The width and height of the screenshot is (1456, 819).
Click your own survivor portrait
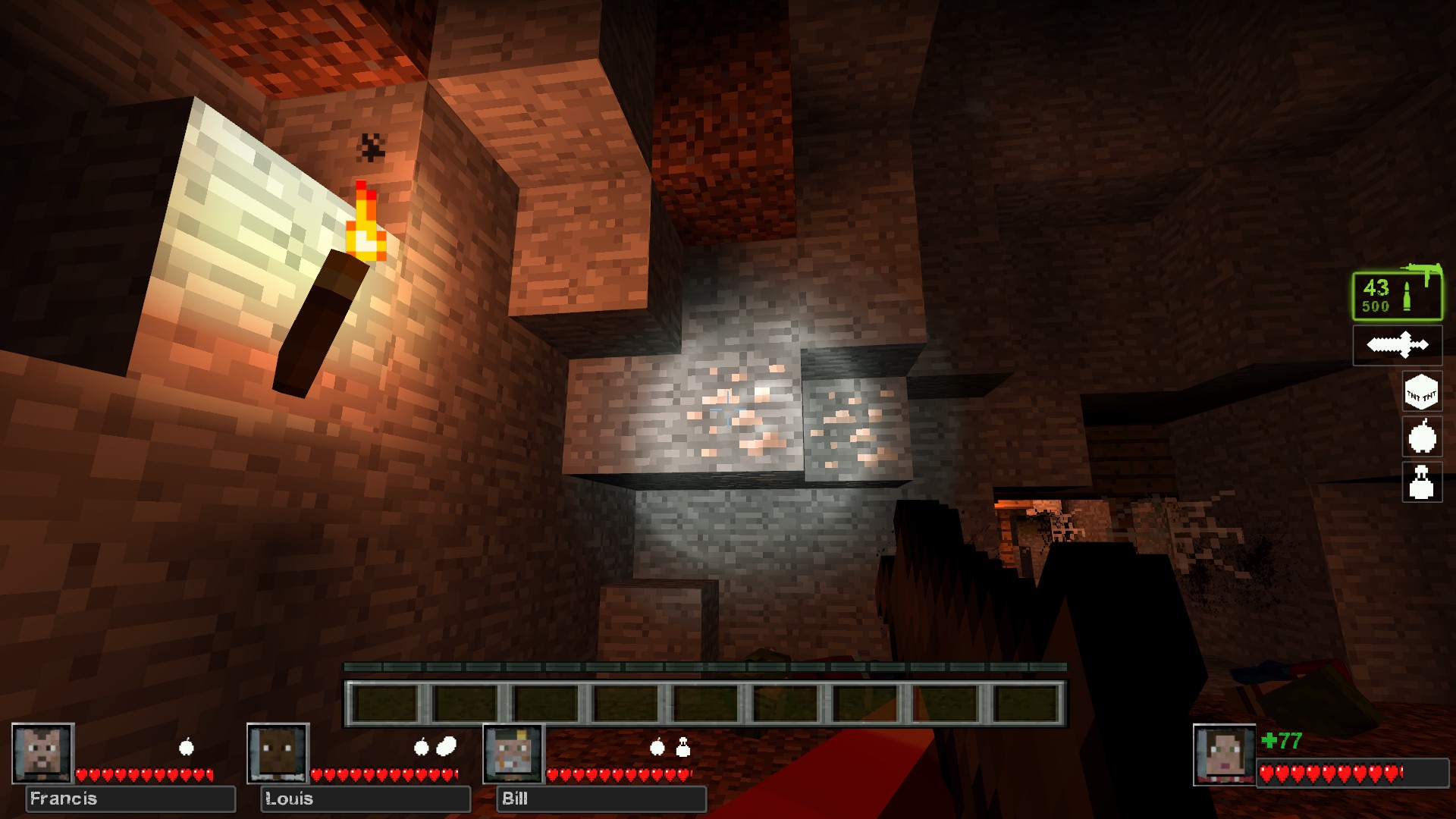coord(1224,755)
